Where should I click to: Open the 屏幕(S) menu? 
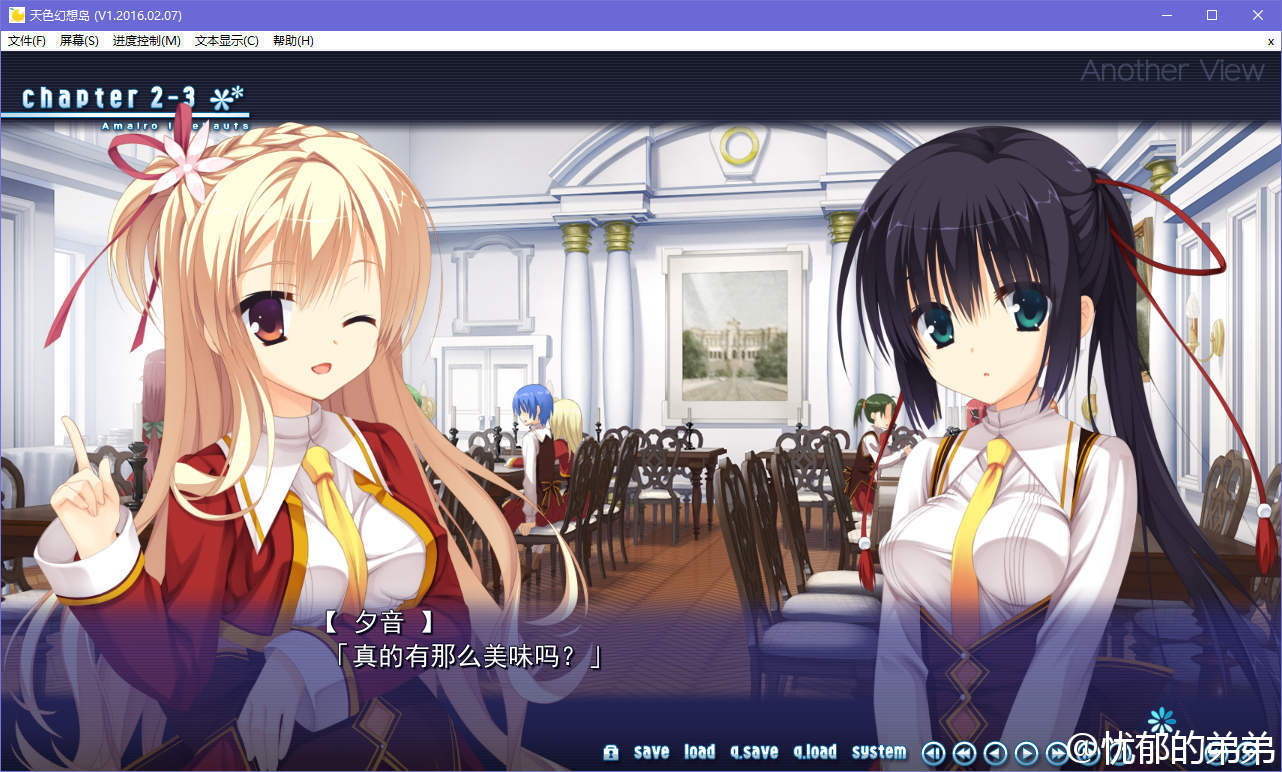[79, 41]
